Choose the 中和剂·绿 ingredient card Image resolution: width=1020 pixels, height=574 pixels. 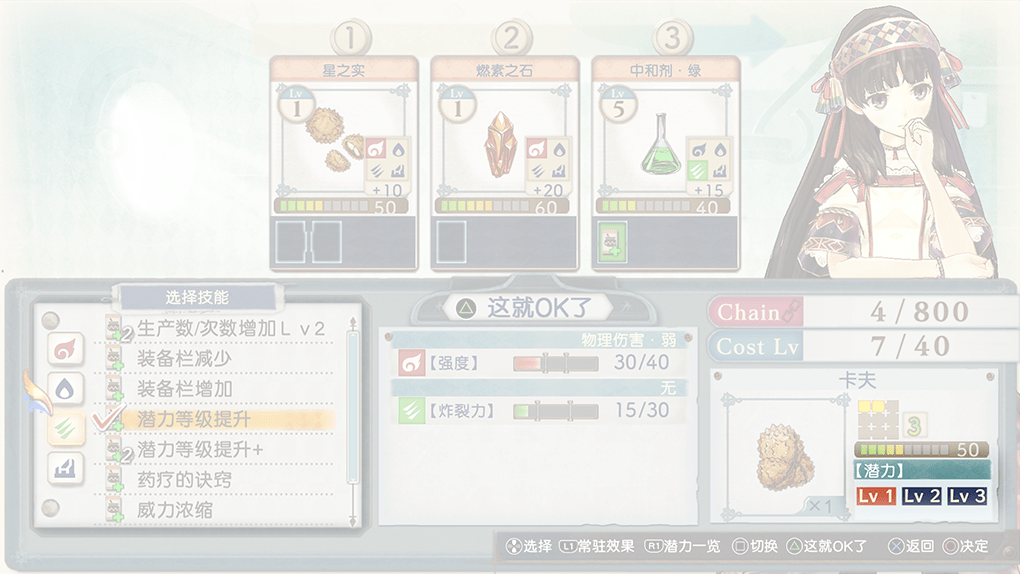[665, 135]
